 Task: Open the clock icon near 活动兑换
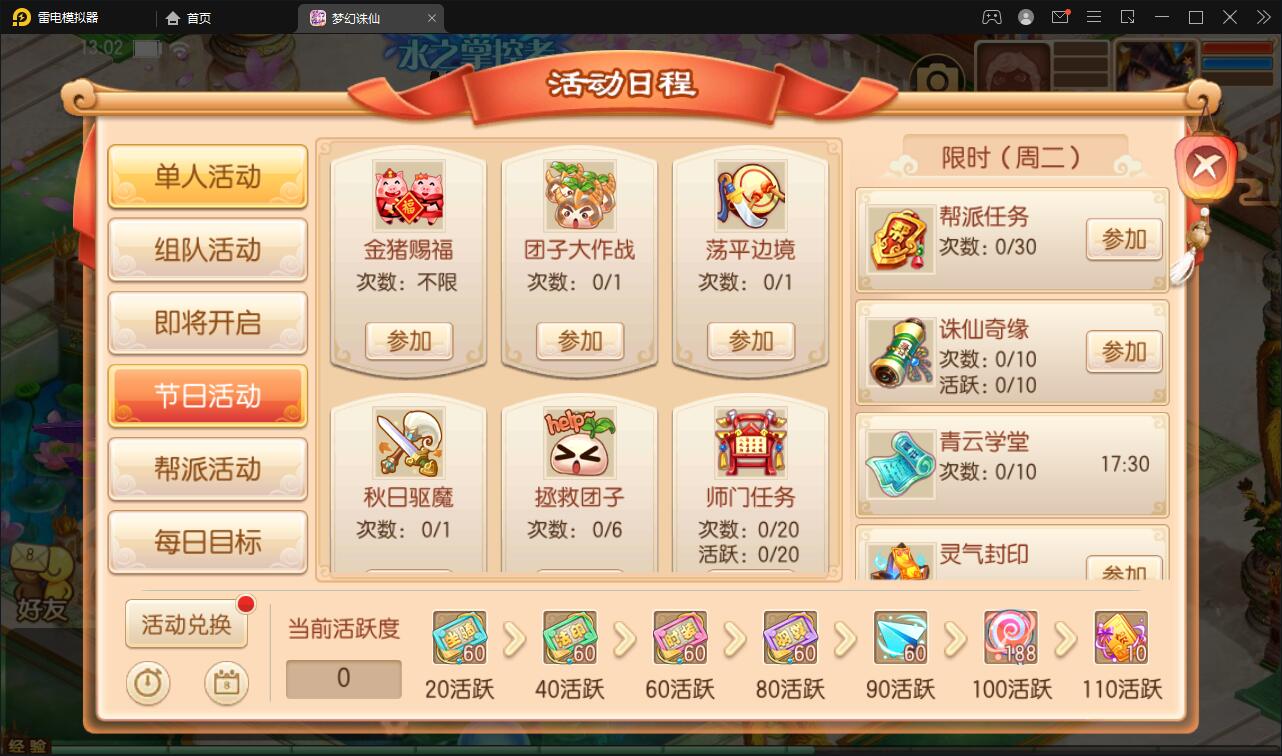click(148, 684)
